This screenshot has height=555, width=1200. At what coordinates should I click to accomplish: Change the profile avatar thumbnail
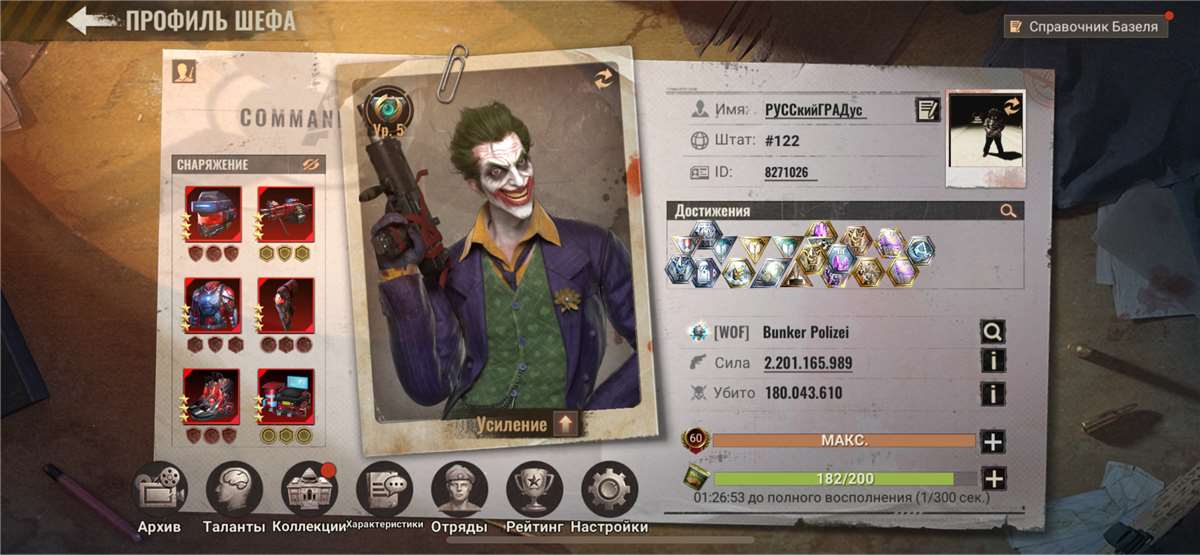coord(985,138)
